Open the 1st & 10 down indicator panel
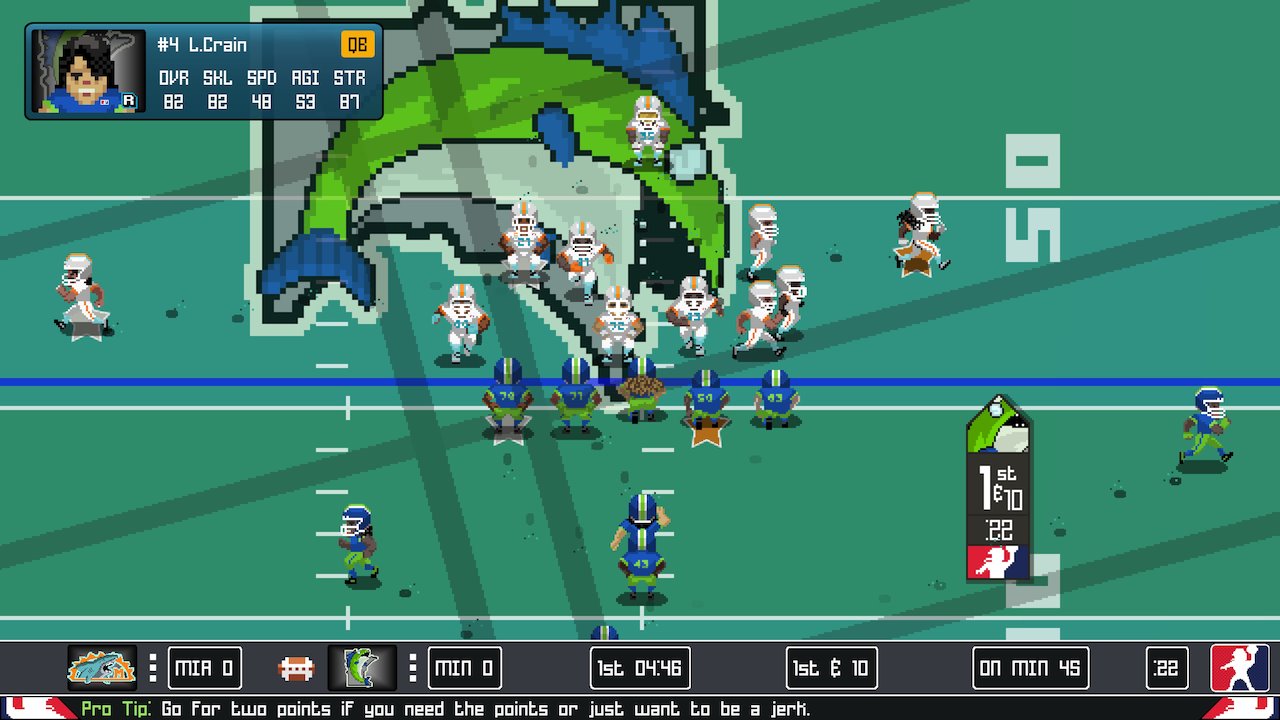This screenshot has height=720, width=1280. 830,668
